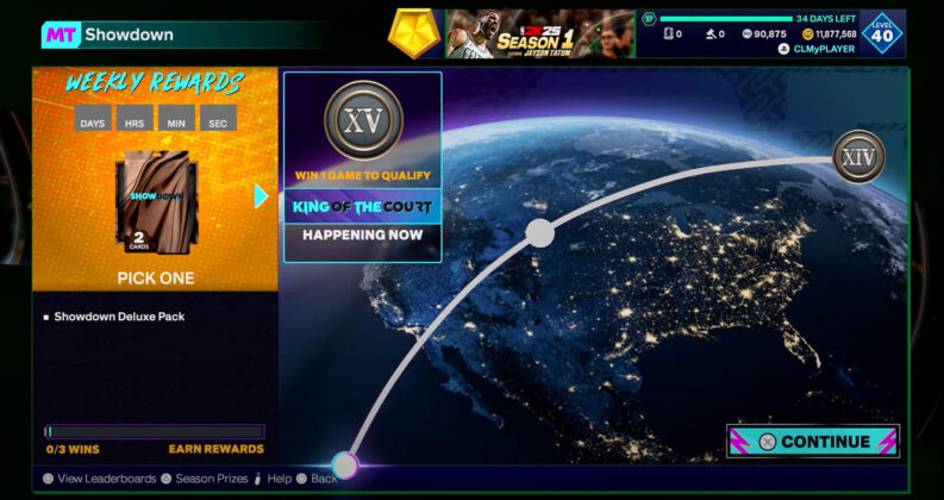
Task: Click the gold pentagon reward icon
Action: click(x=413, y=35)
